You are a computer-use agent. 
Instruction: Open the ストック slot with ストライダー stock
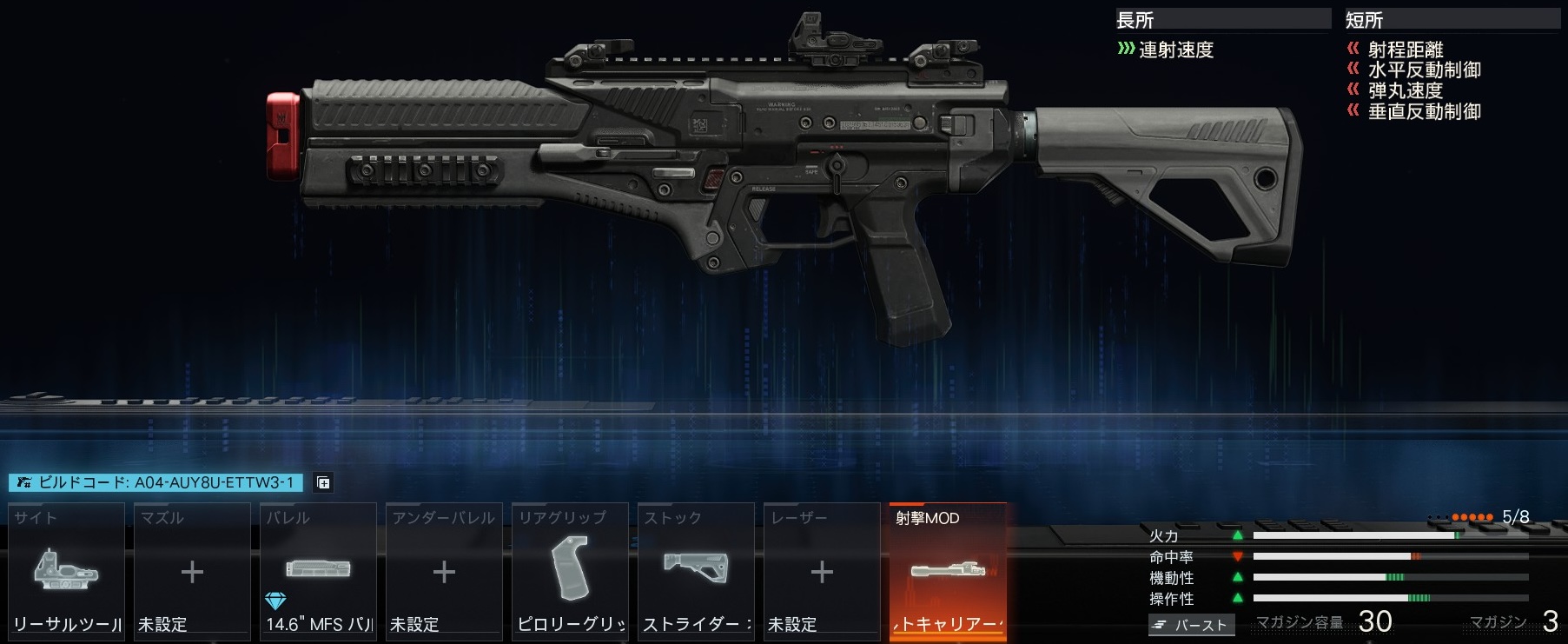point(696,571)
